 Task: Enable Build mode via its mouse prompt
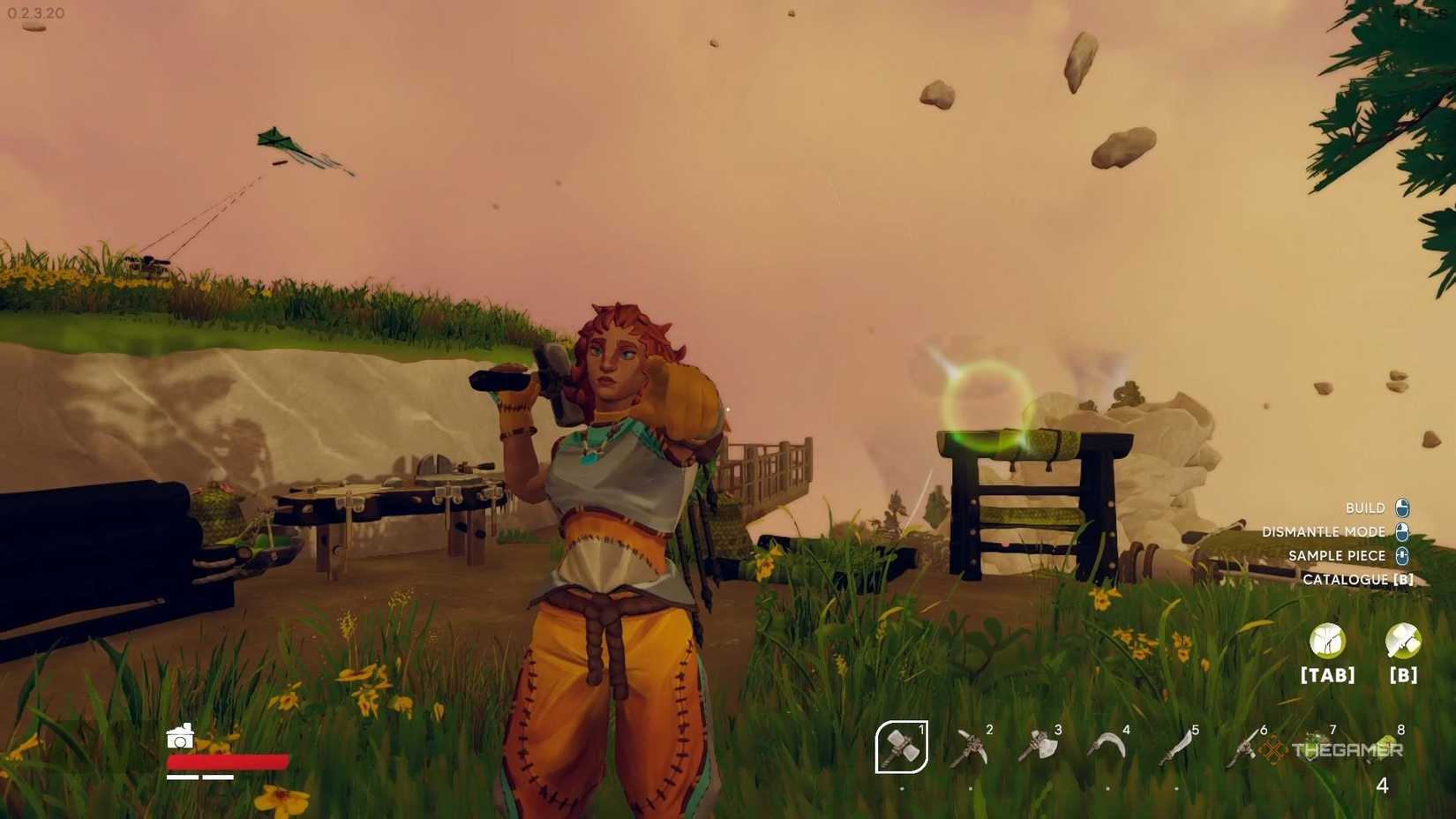pos(1402,507)
